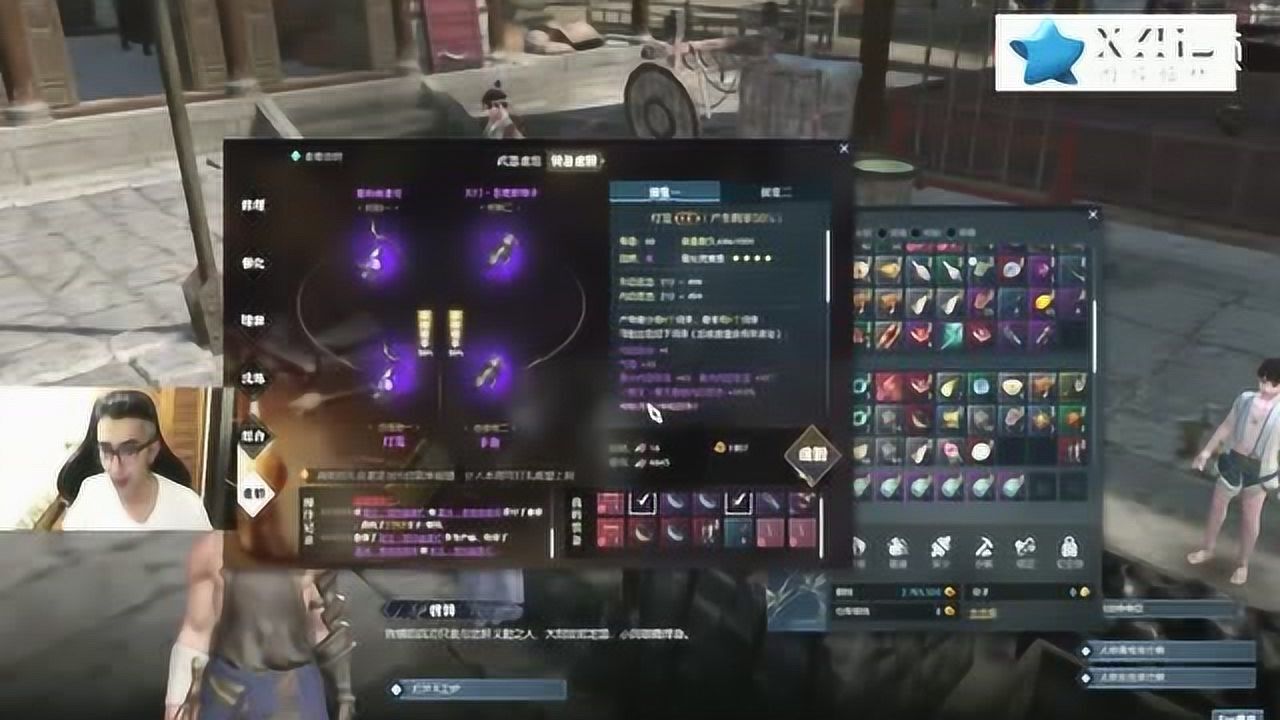Image resolution: width=1280 pixels, height=720 pixels.
Task: Enable the middle radio filter at the top of the inventory
Action: tap(915, 233)
